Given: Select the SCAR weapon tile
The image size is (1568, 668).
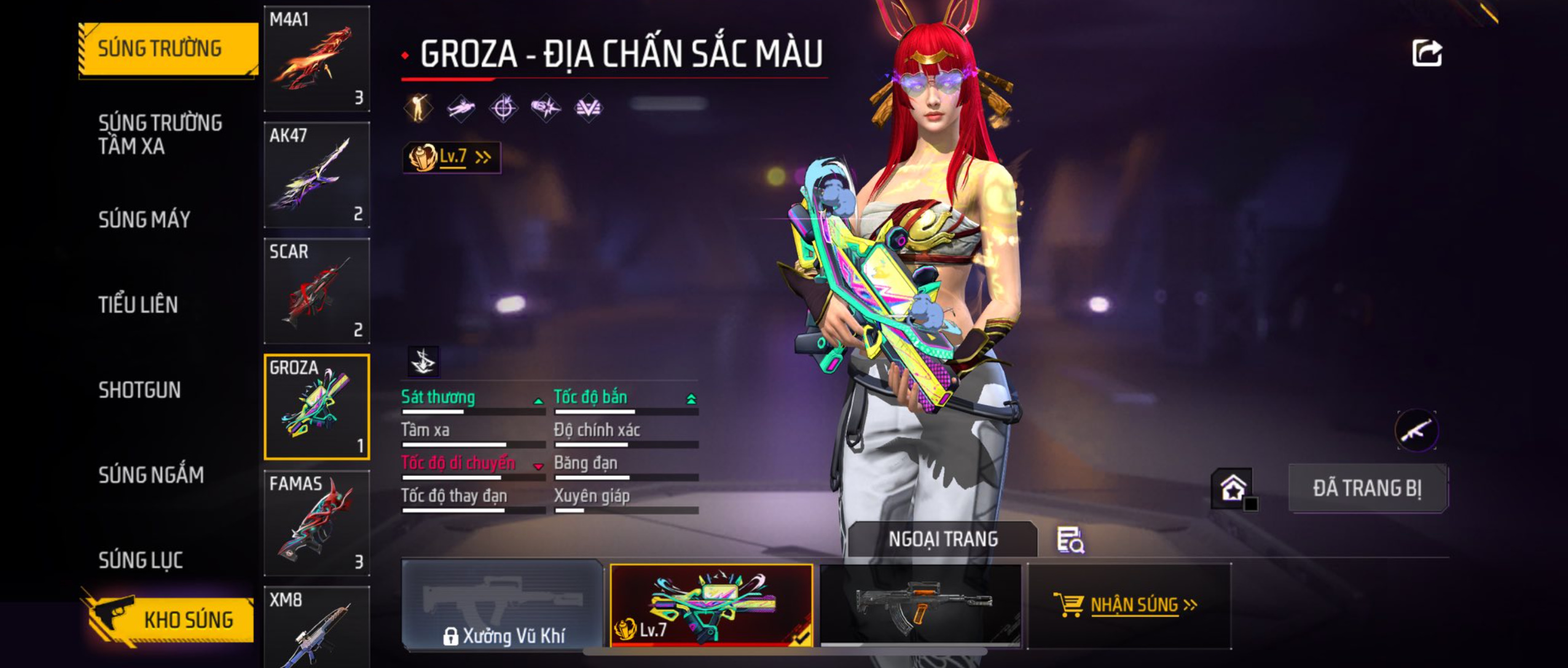Looking at the screenshot, I should point(316,291).
